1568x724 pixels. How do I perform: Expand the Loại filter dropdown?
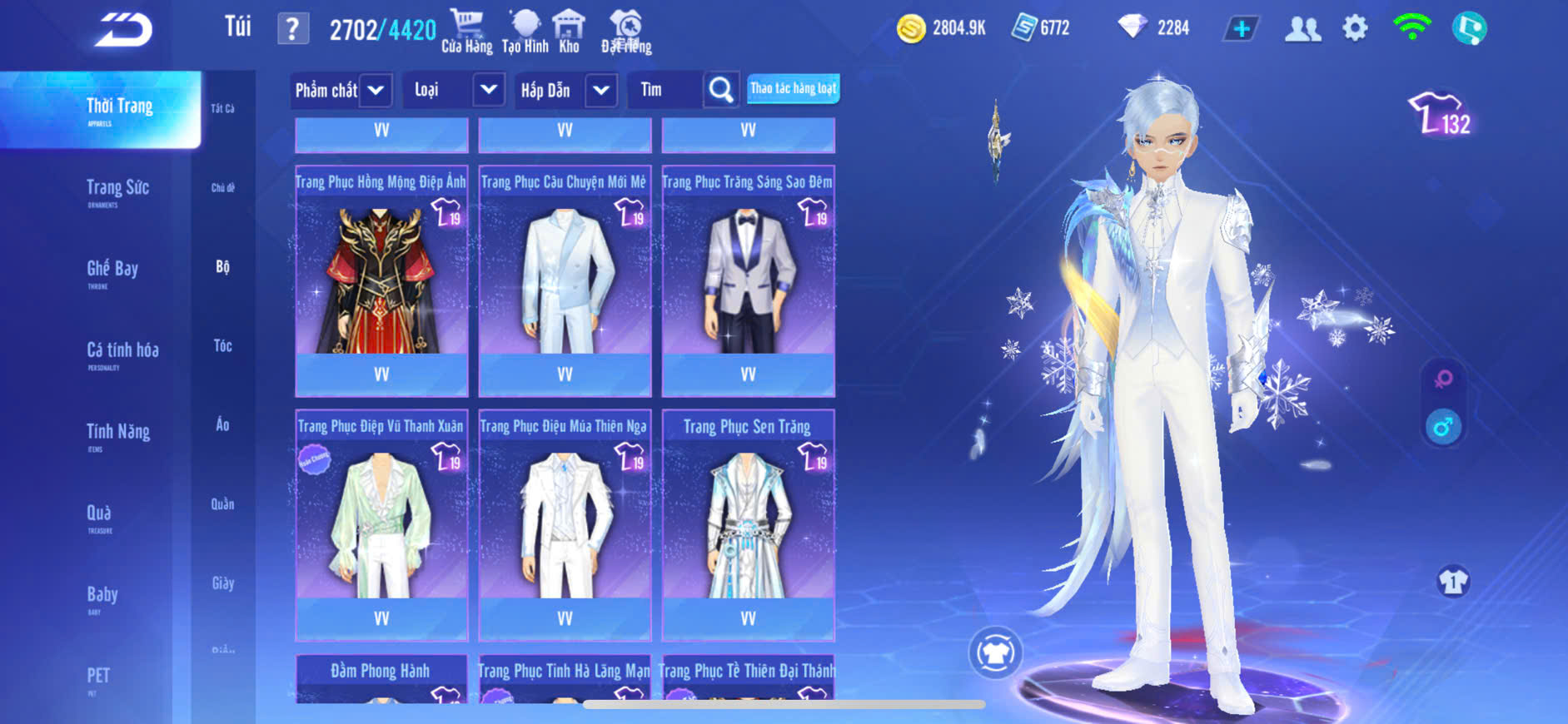click(x=489, y=90)
